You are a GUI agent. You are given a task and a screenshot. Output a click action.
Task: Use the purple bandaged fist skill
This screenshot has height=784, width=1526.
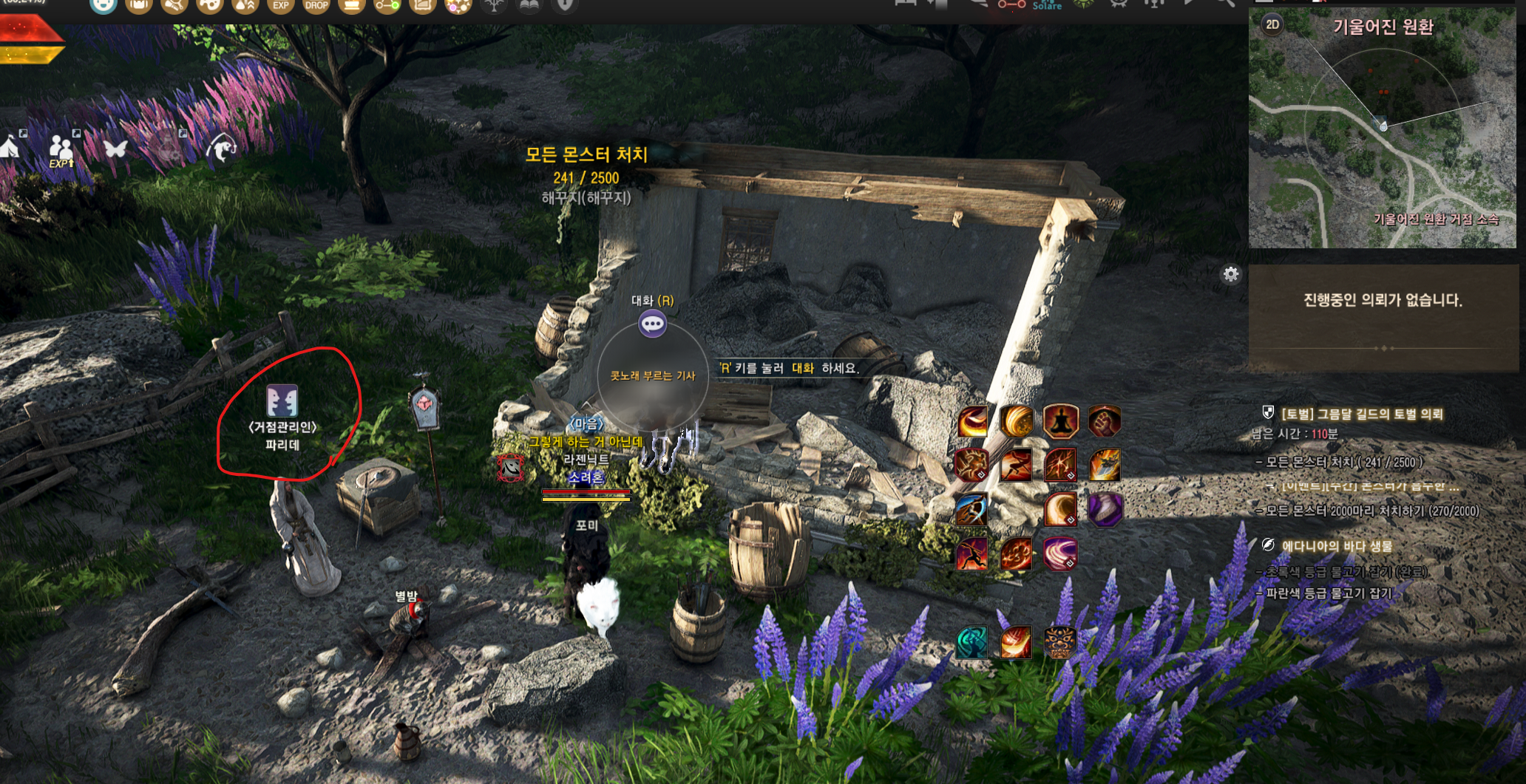point(1105,510)
